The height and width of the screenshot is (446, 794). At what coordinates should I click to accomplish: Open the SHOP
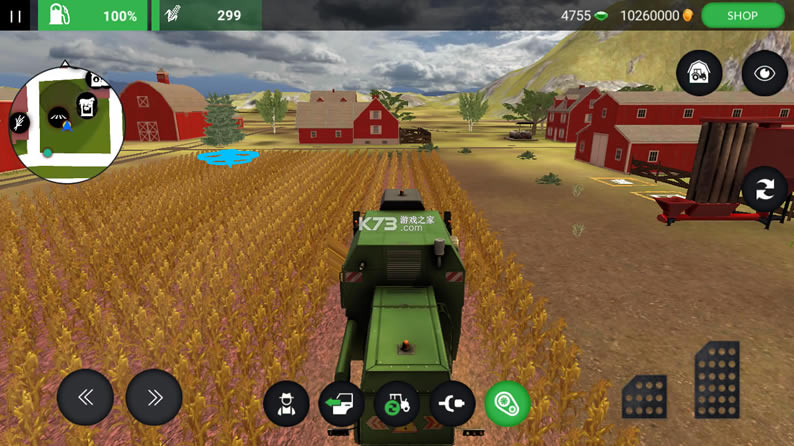[x=742, y=15]
